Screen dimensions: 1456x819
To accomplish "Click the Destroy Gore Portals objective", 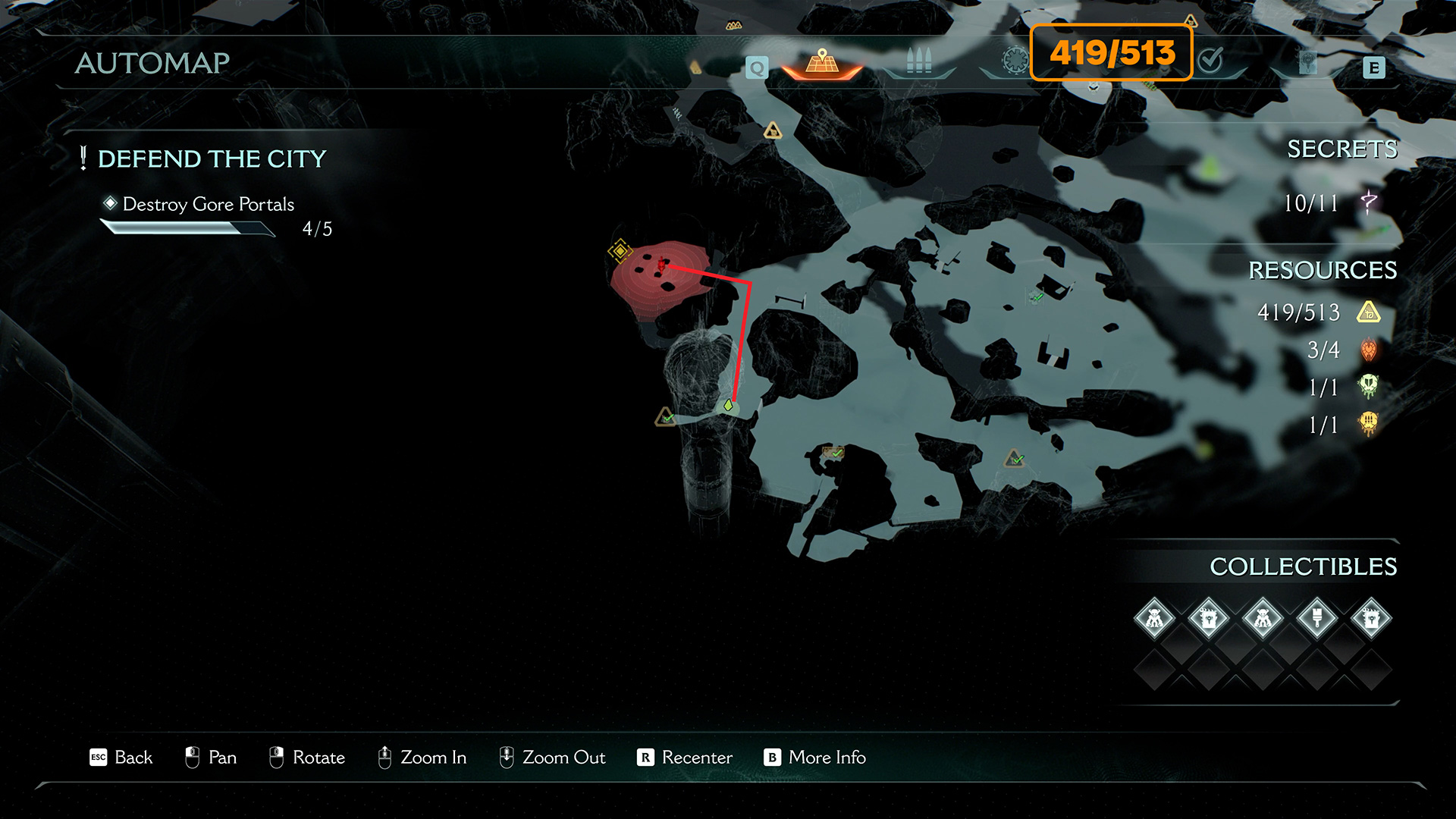I will click(x=208, y=204).
